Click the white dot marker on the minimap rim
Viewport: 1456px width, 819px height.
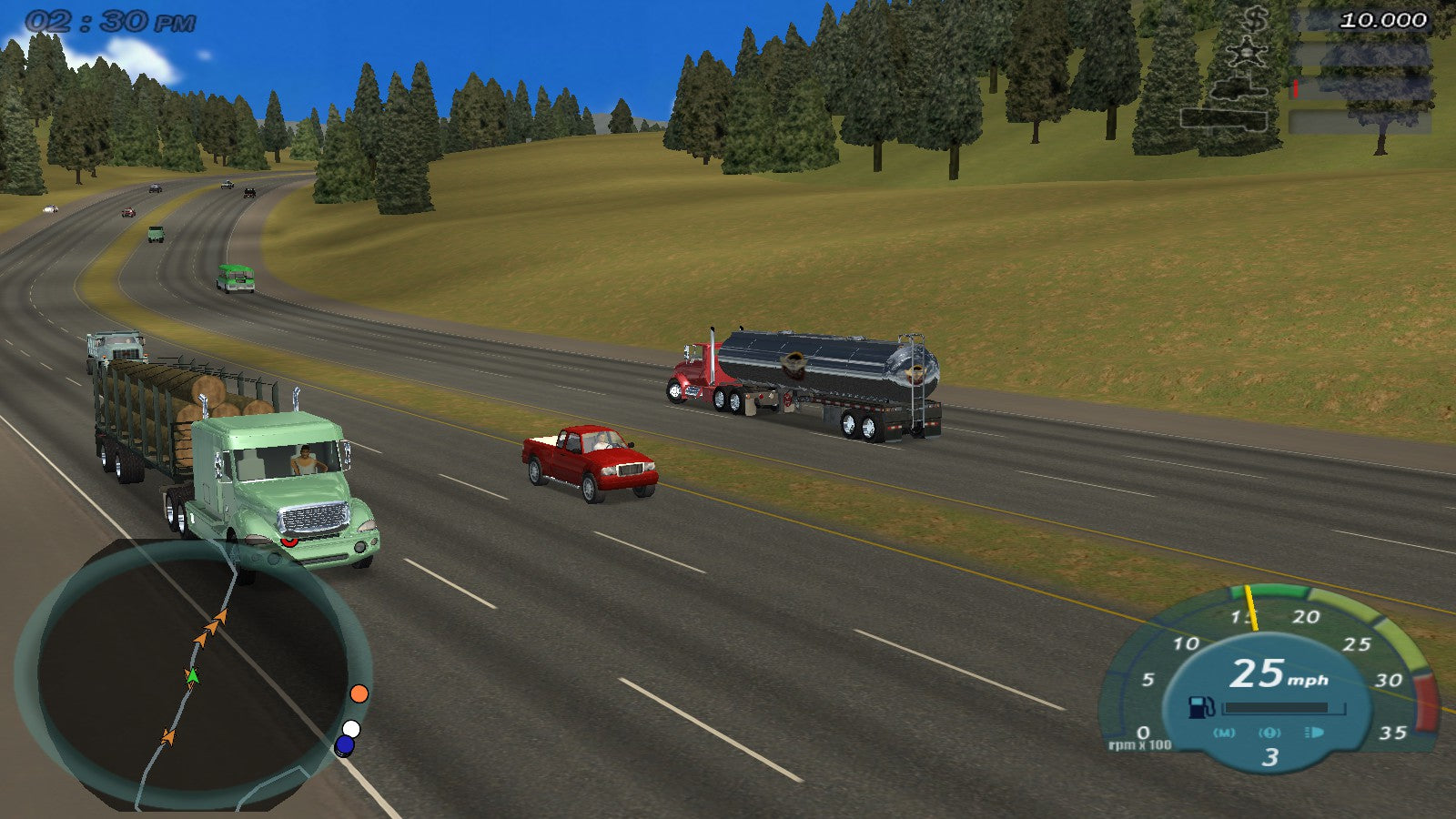click(x=351, y=729)
